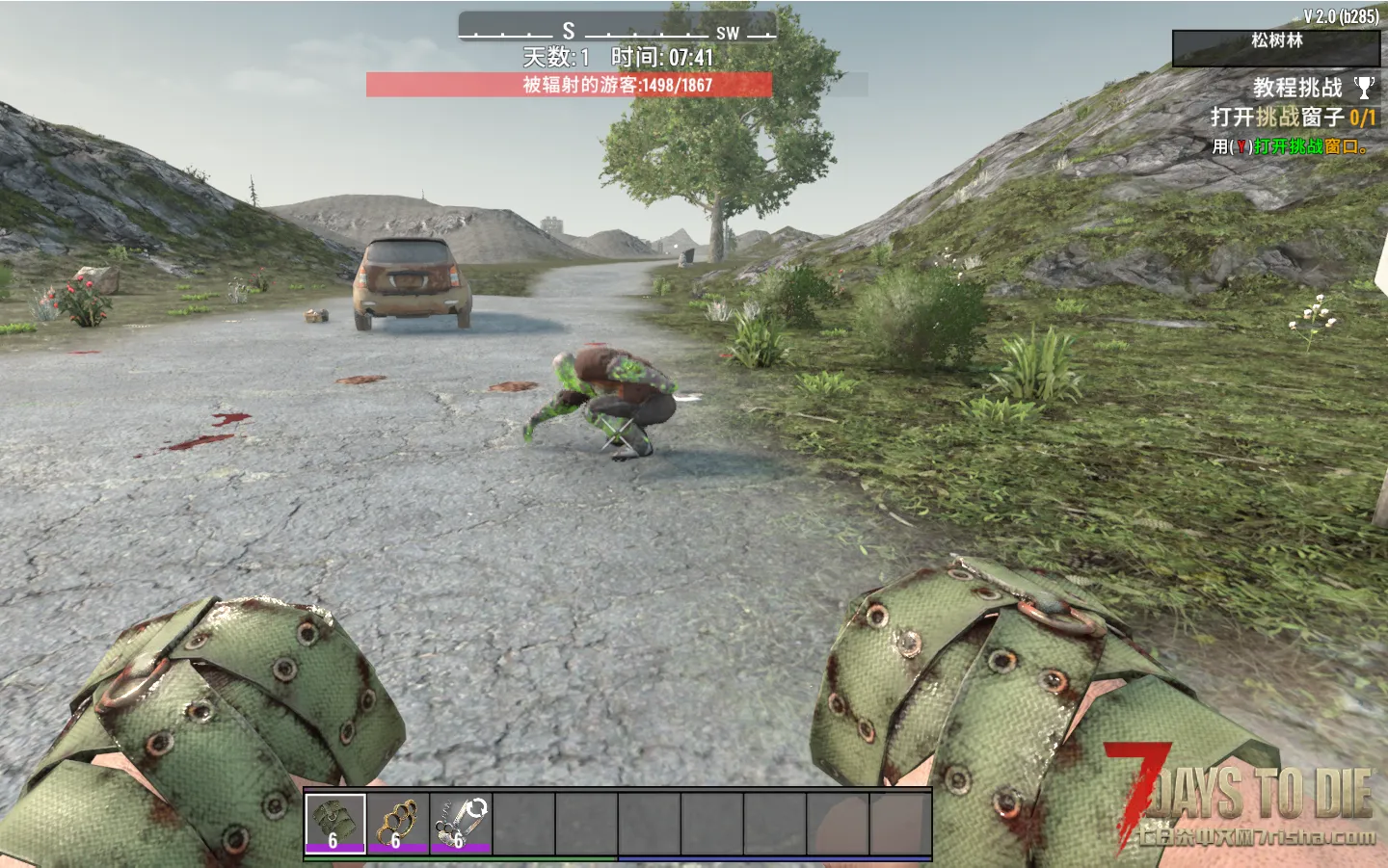The height and width of the screenshot is (868, 1388).
Task: Choose the steel knuckles slot with repair icon
Action: [x=459, y=824]
